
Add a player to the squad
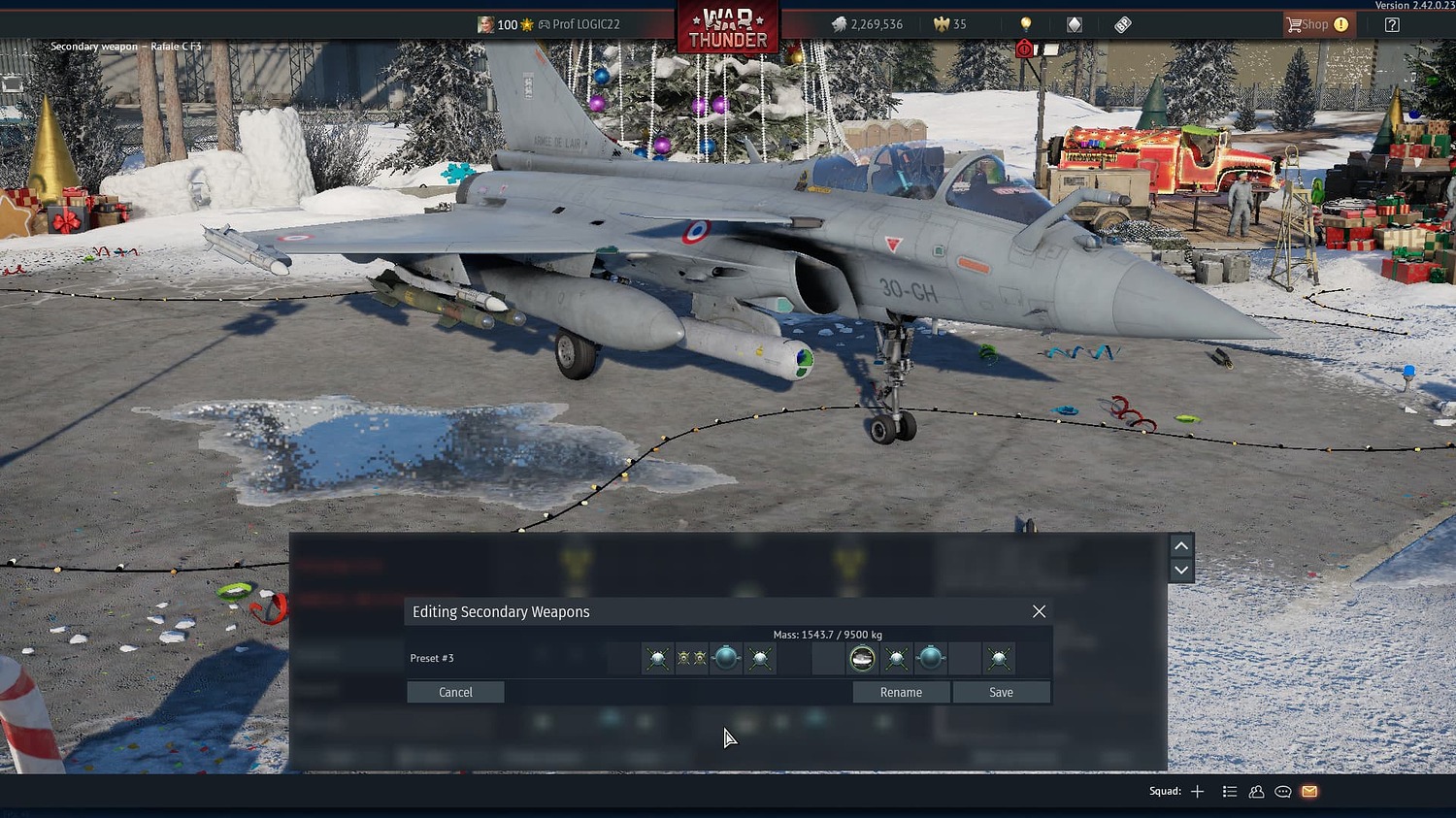click(x=1197, y=792)
